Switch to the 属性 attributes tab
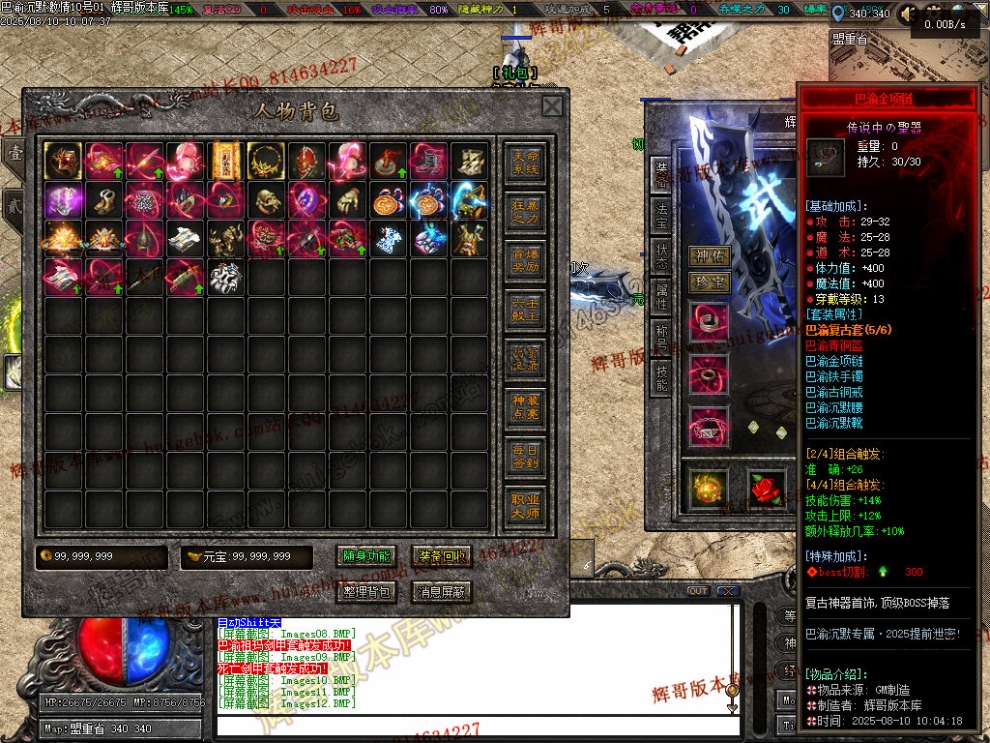Image resolution: width=990 pixels, height=743 pixels. tap(661, 294)
